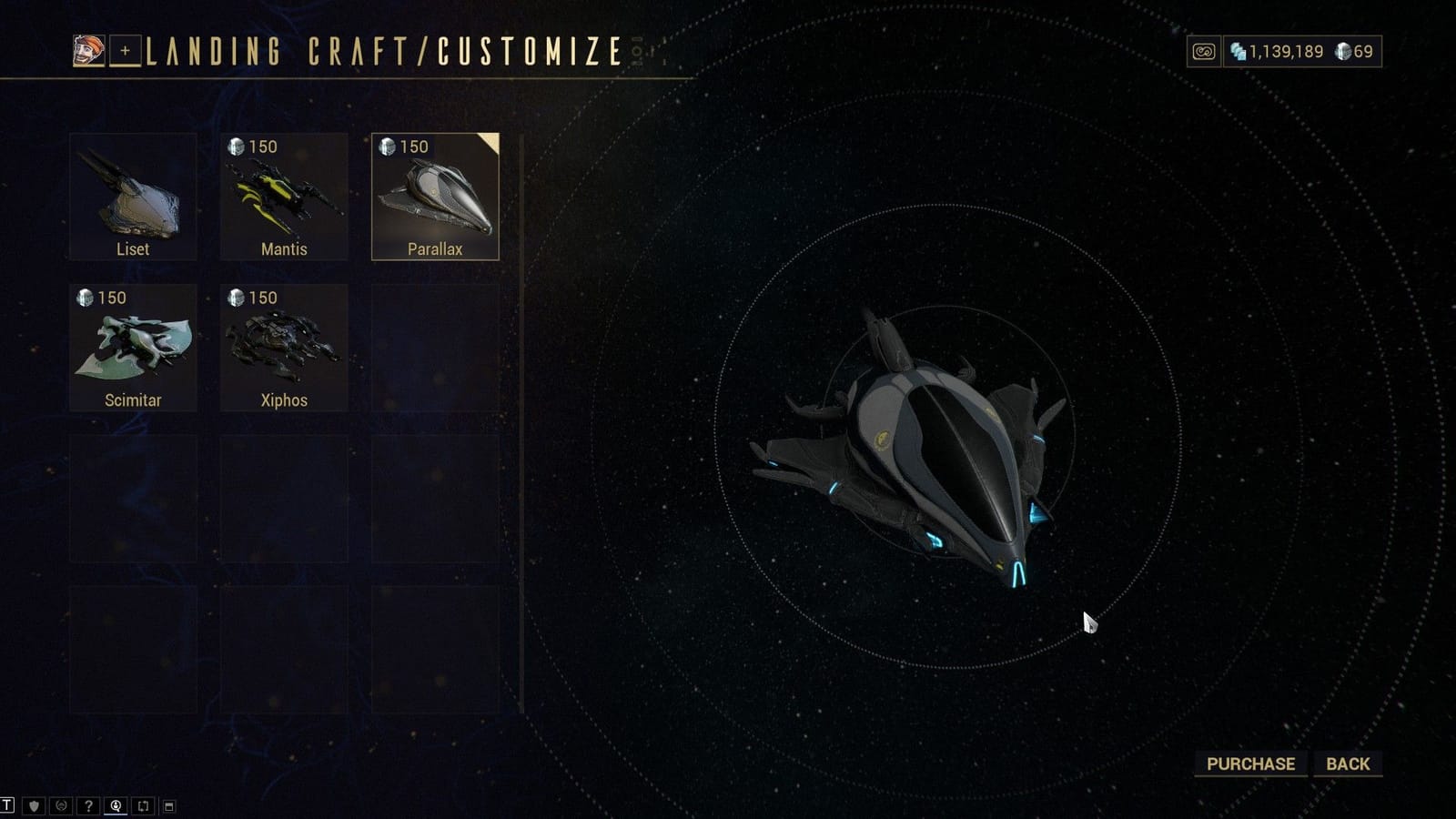Click the Lotus emblem icon in the bottom toolbar
1456x819 pixels.
[59, 804]
